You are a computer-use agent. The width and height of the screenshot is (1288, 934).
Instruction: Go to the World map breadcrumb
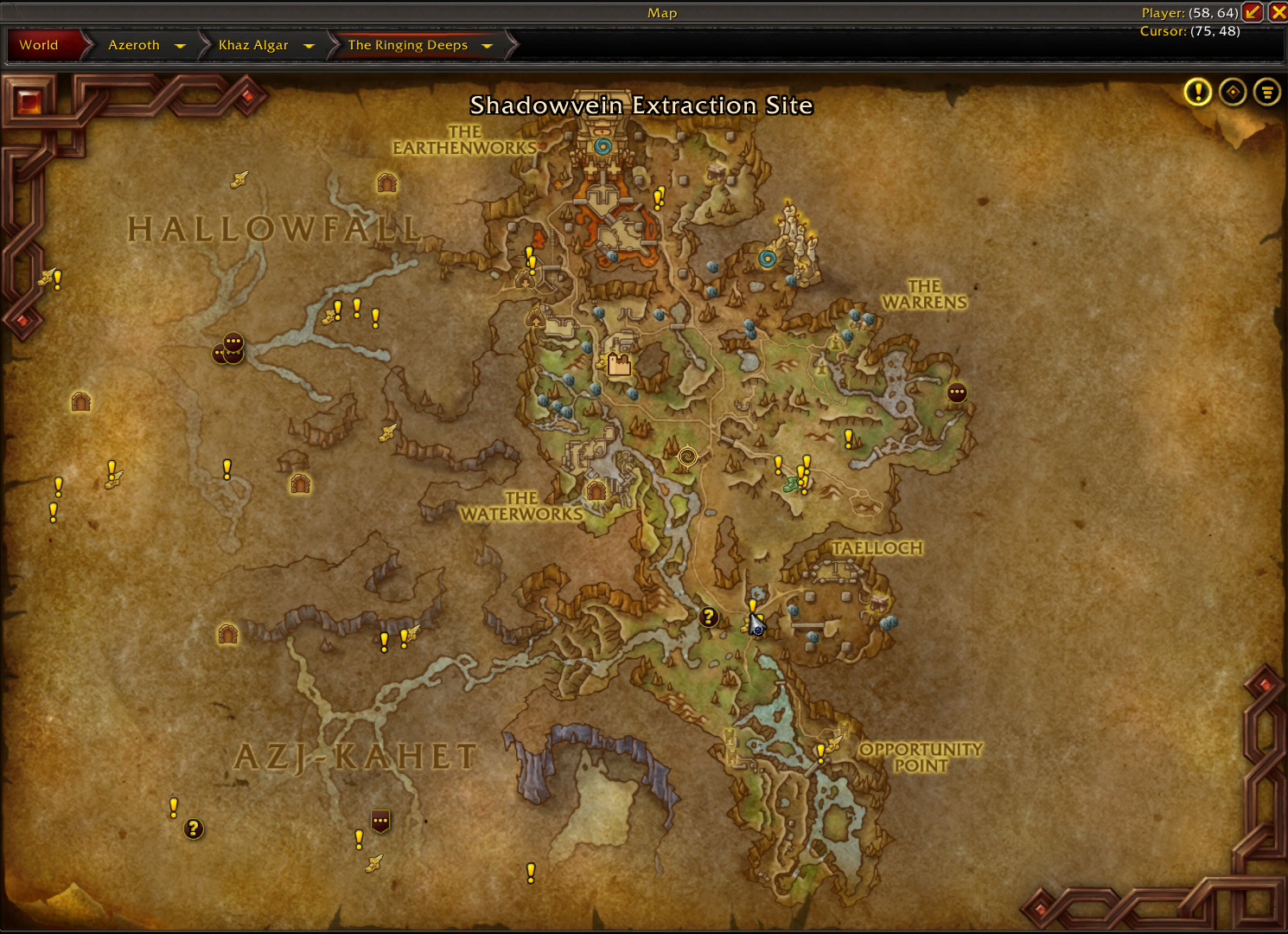pyautogui.click(x=39, y=45)
